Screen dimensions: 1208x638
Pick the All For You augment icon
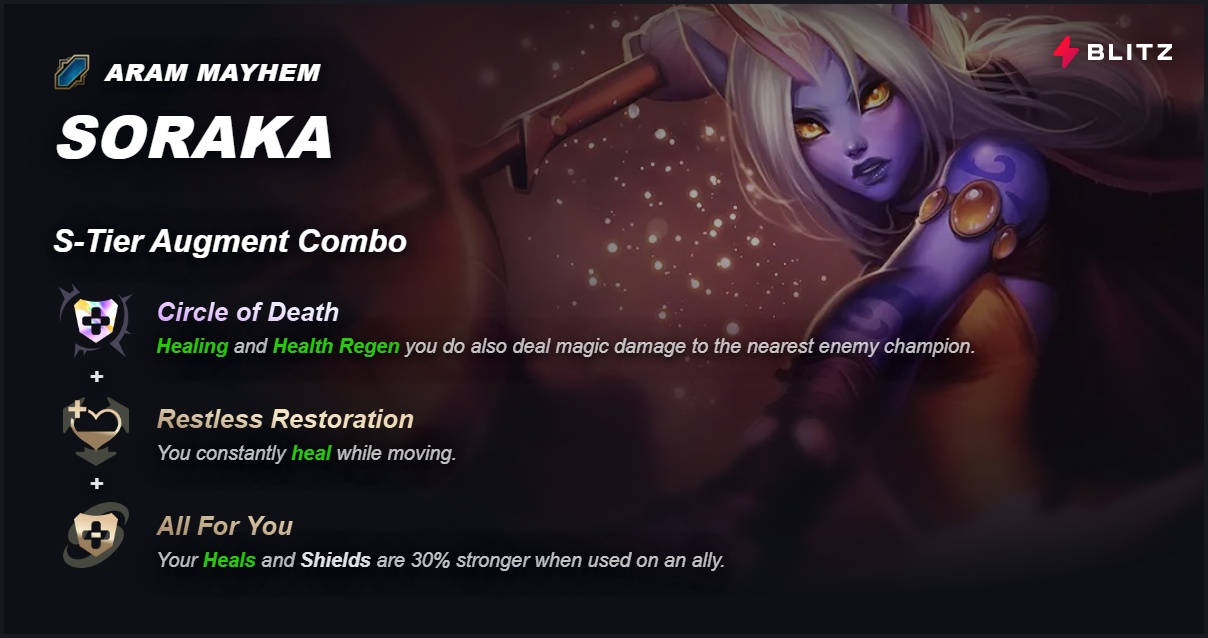click(x=96, y=536)
